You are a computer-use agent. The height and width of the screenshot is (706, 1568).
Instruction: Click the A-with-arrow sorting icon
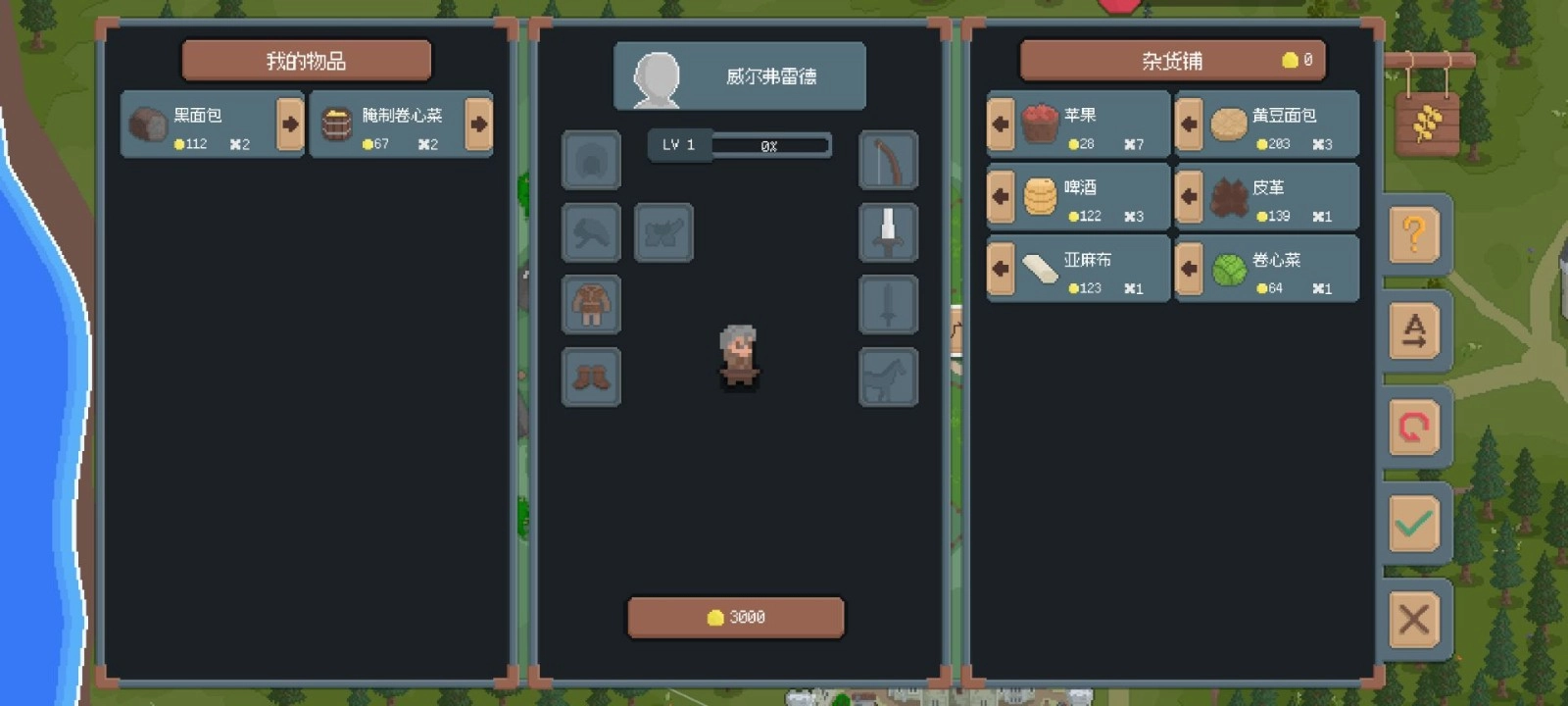click(1414, 331)
